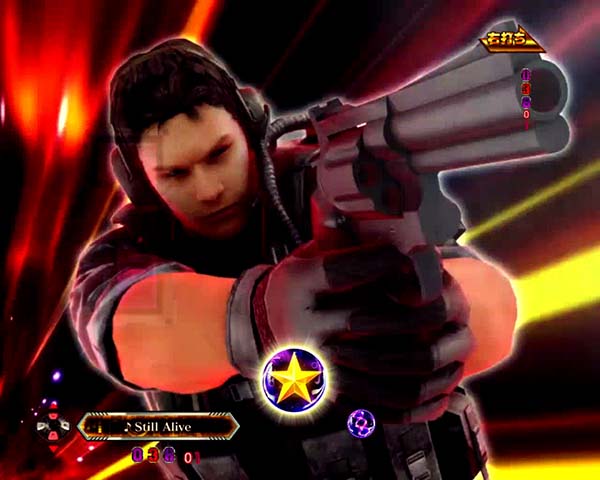Image resolution: width=600 pixels, height=480 pixels.
Task: Select the Still Alive song title bar
Action: coord(158,427)
